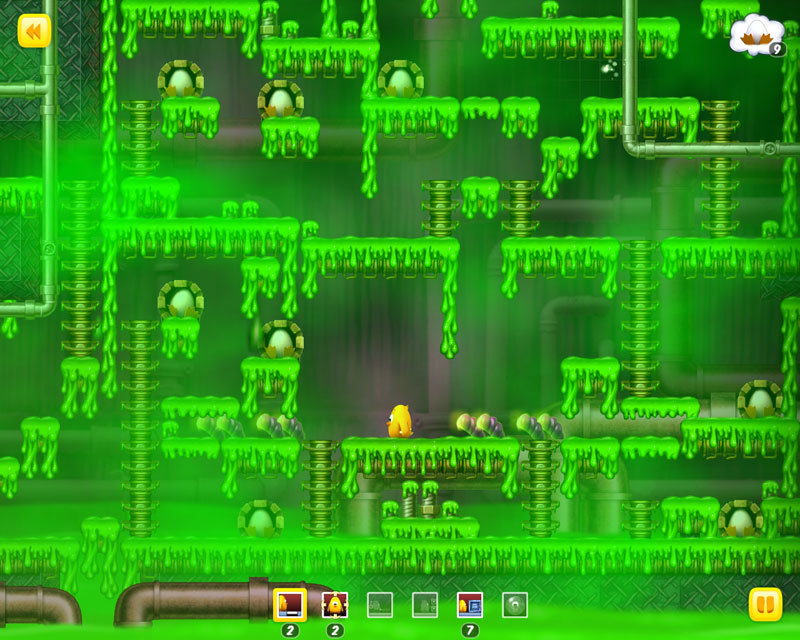This screenshot has height=640, width=800.
Task: Select the tool showing a blue block
Action: pyautogui.click(x=469, y=604)
